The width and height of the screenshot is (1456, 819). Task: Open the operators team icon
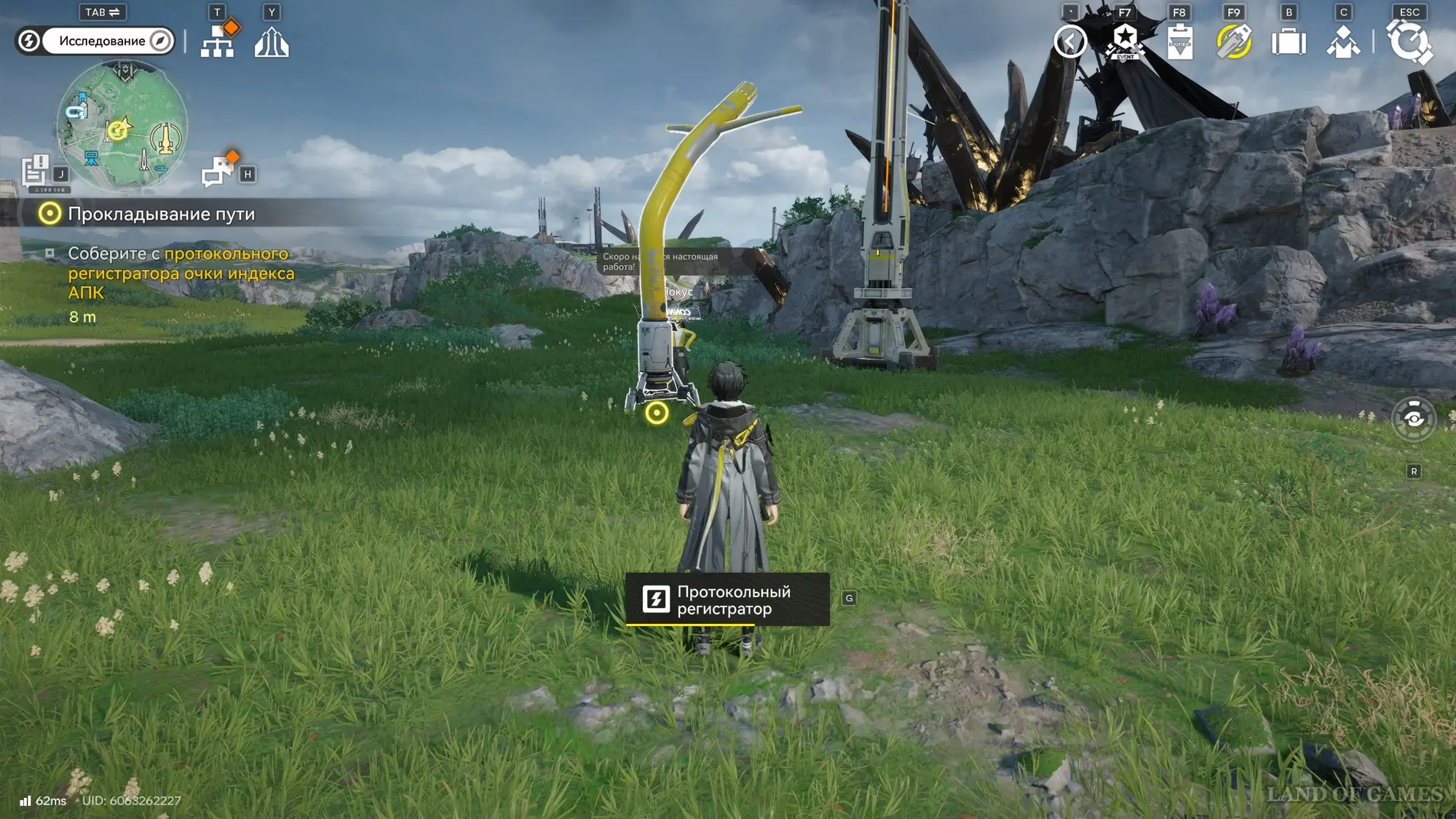(1343, 41)
